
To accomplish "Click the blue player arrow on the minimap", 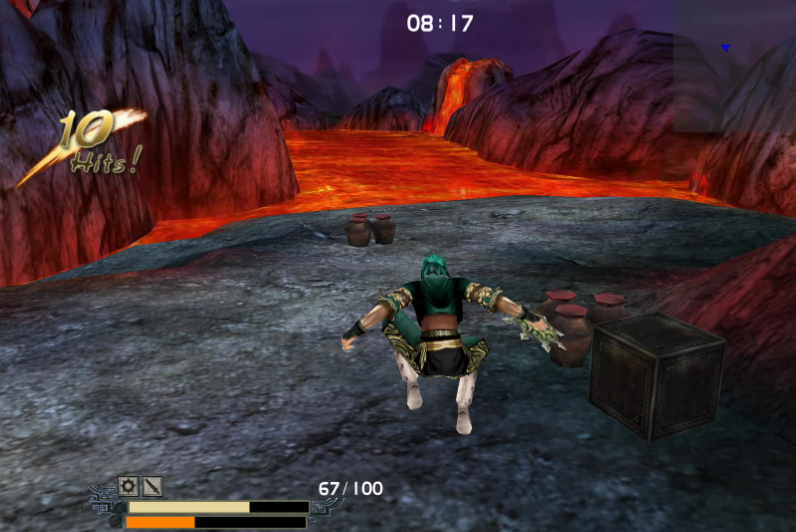I will [726, 48].
